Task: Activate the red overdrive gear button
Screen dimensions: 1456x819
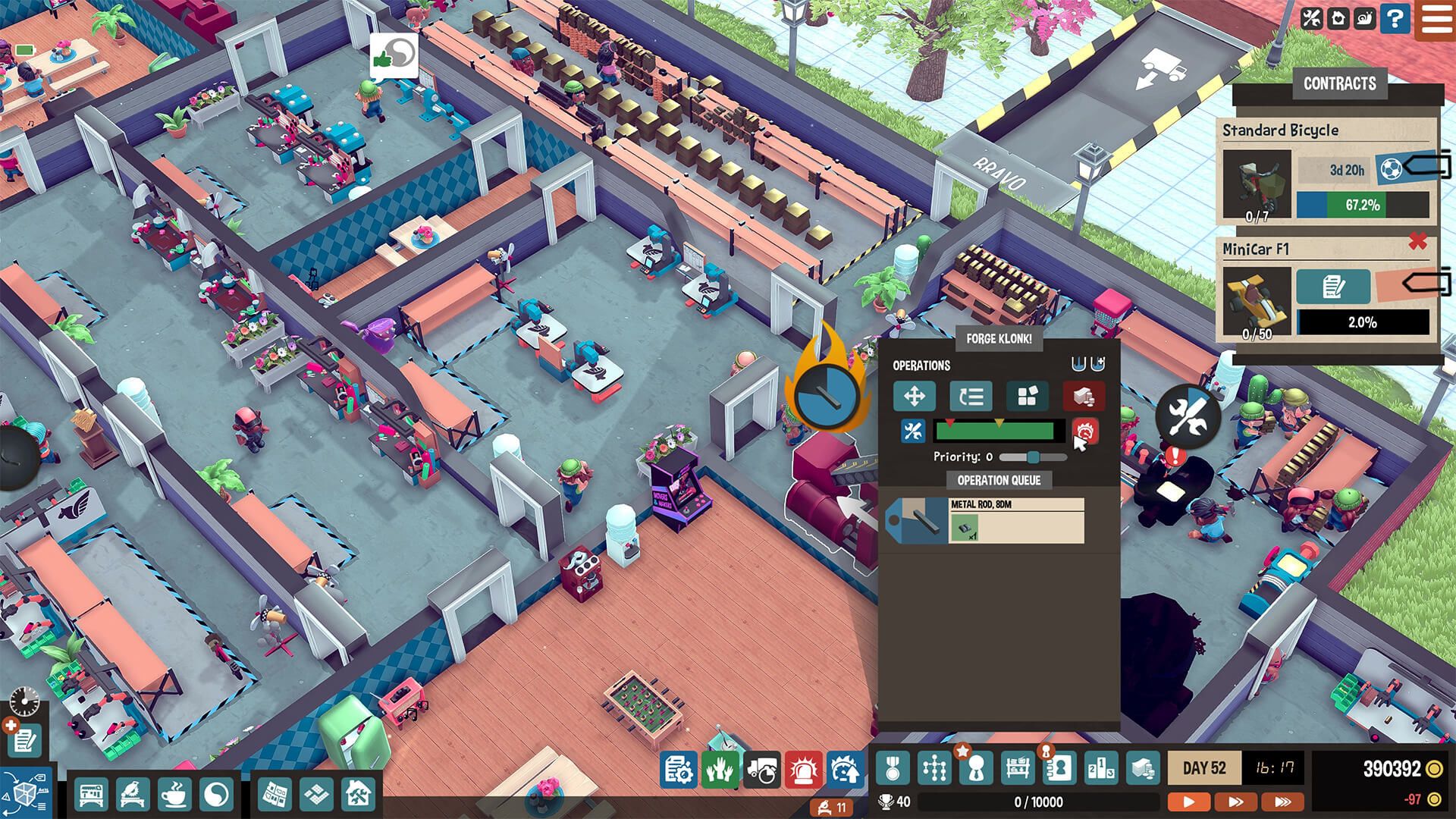Action: point(1084,431)
